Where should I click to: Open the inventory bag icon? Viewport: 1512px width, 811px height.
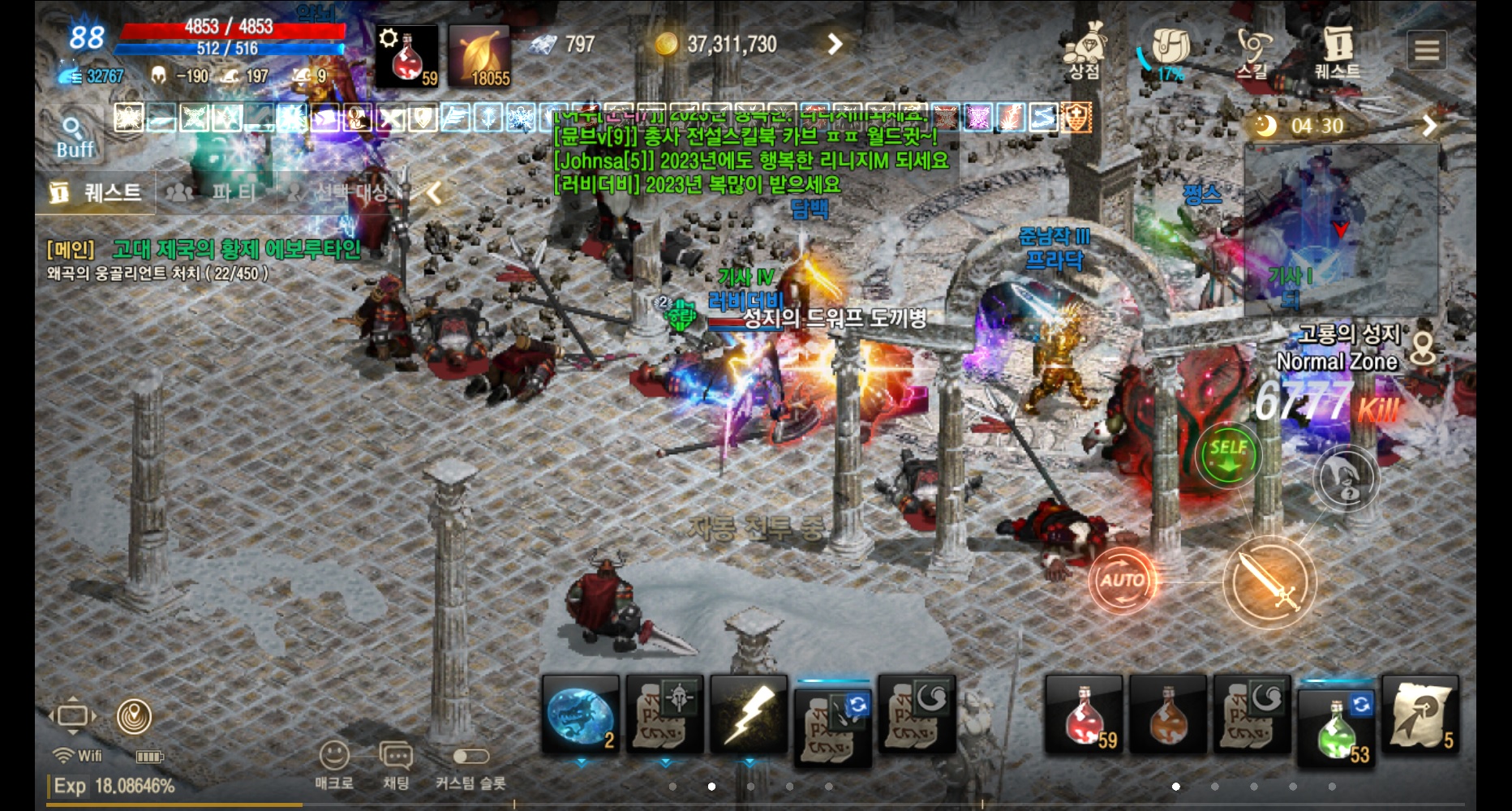pyautogui.click(x=1170, y=50)
